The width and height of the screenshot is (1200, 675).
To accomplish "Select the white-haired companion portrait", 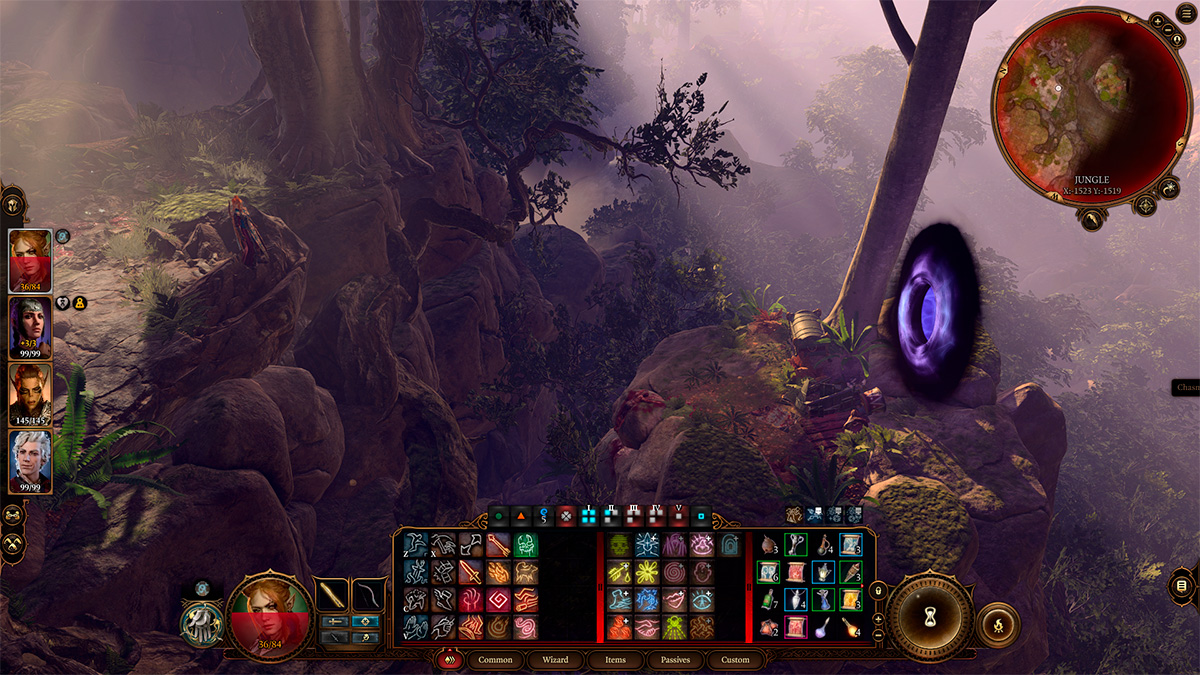I will (x=29, y=460).
